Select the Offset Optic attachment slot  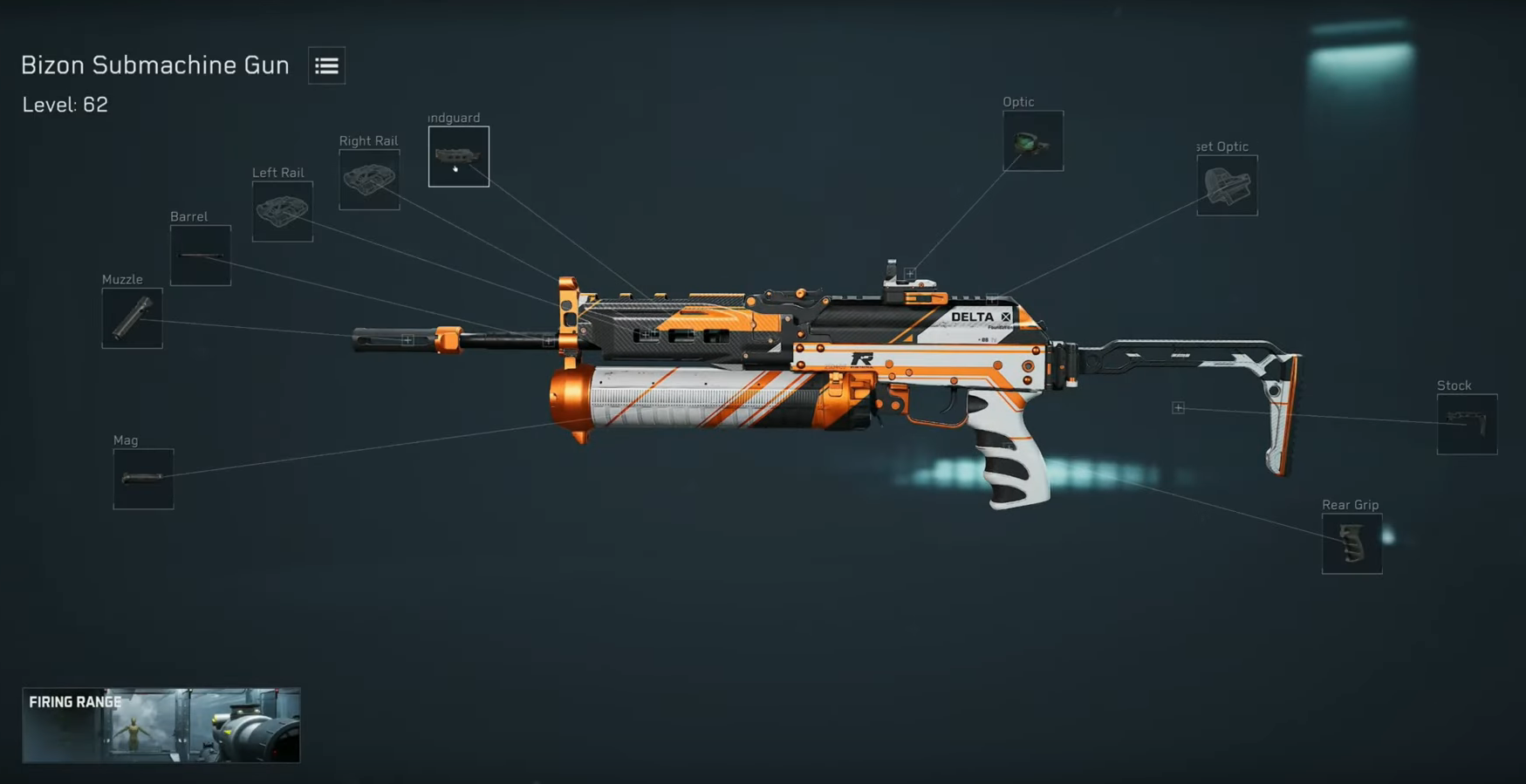(x=1227, y=186)
